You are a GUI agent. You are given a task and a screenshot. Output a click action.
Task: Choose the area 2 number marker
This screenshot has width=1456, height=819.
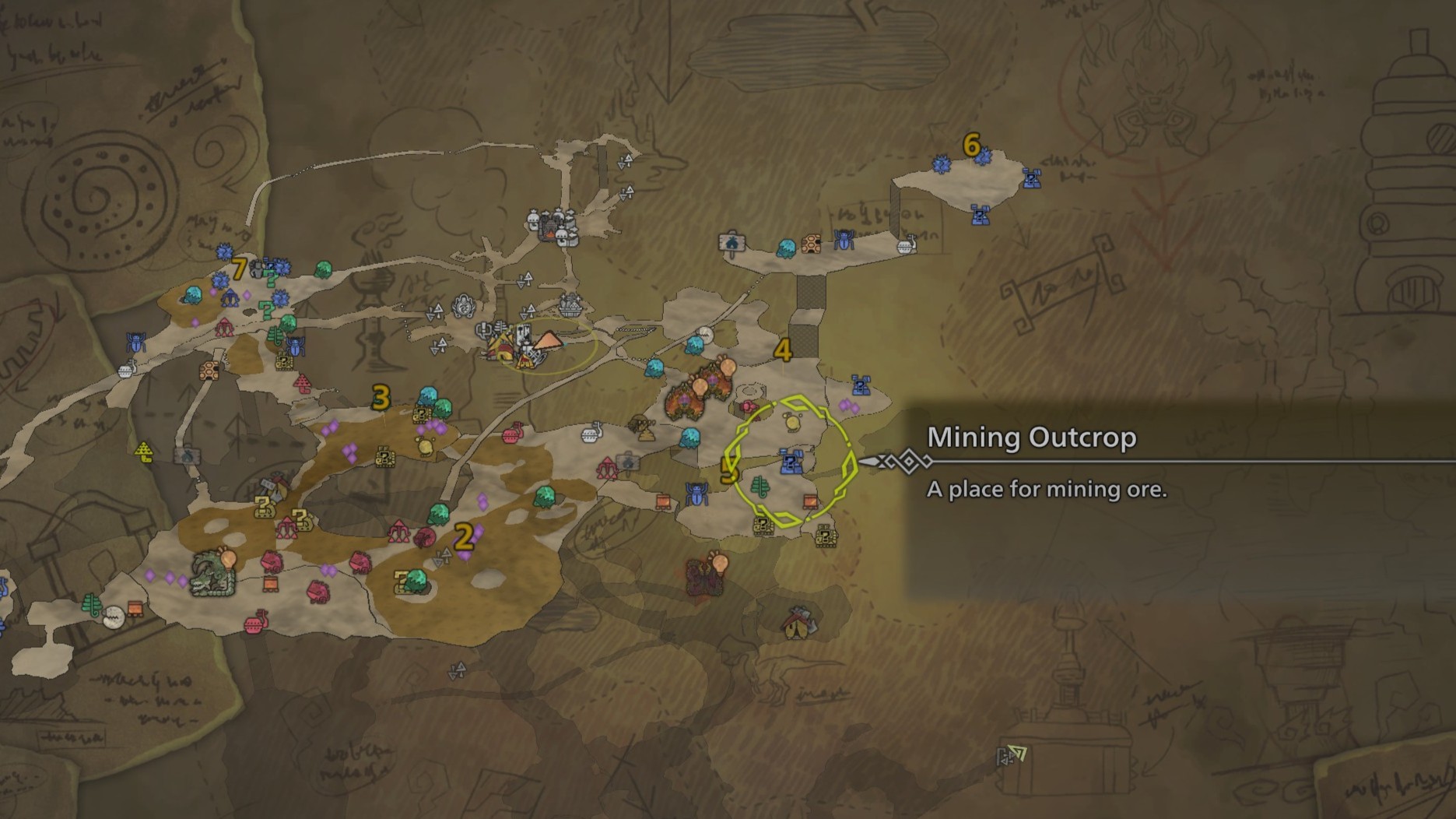[x=464, y=536]
